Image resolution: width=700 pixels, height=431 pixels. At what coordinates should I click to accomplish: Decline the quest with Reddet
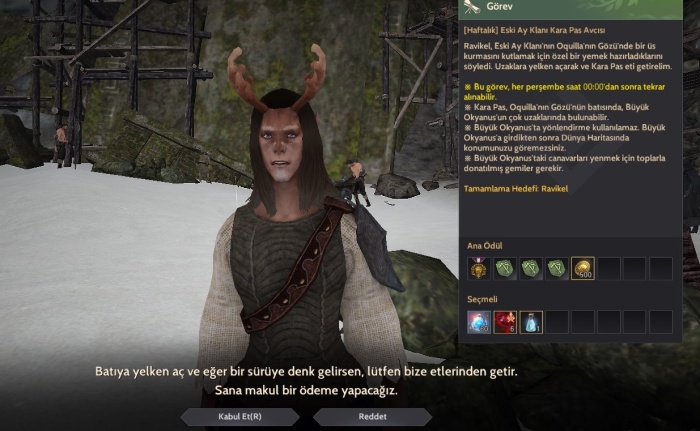click(372, 416)
